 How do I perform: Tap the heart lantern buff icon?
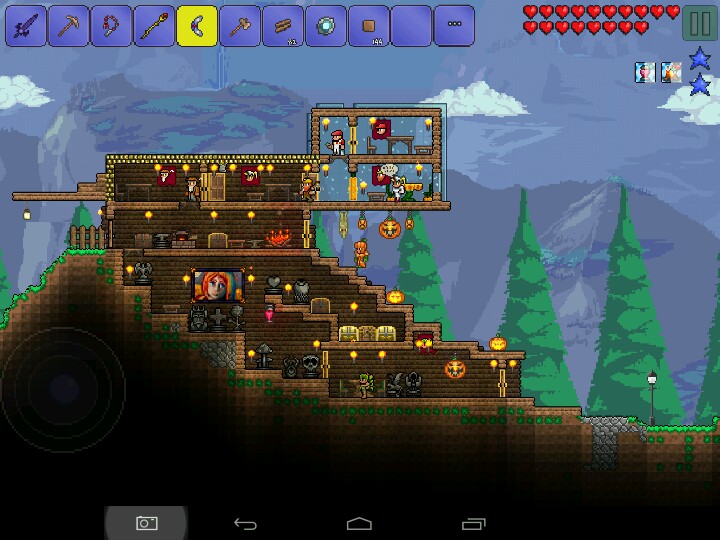click(645, 72)
